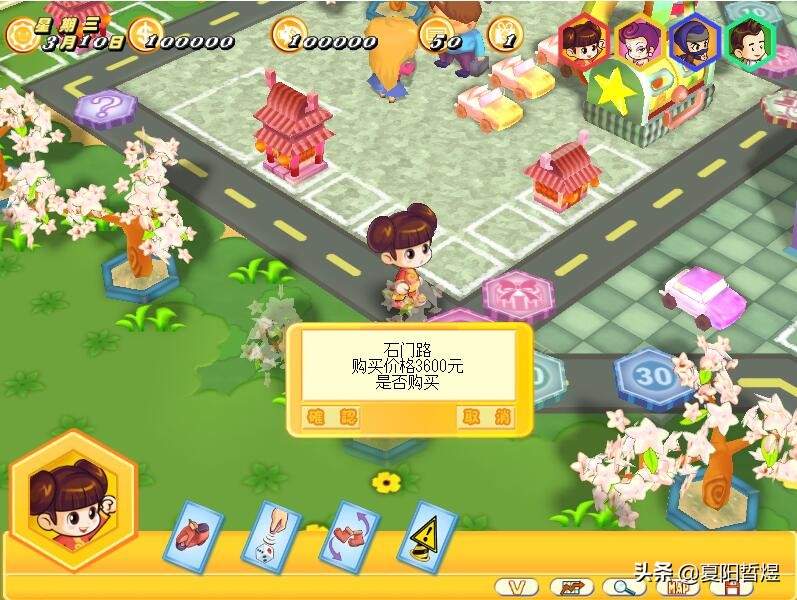The image size is (797, 600).
Task: Cancel the property purchase dialog
Action: (485, 417)
